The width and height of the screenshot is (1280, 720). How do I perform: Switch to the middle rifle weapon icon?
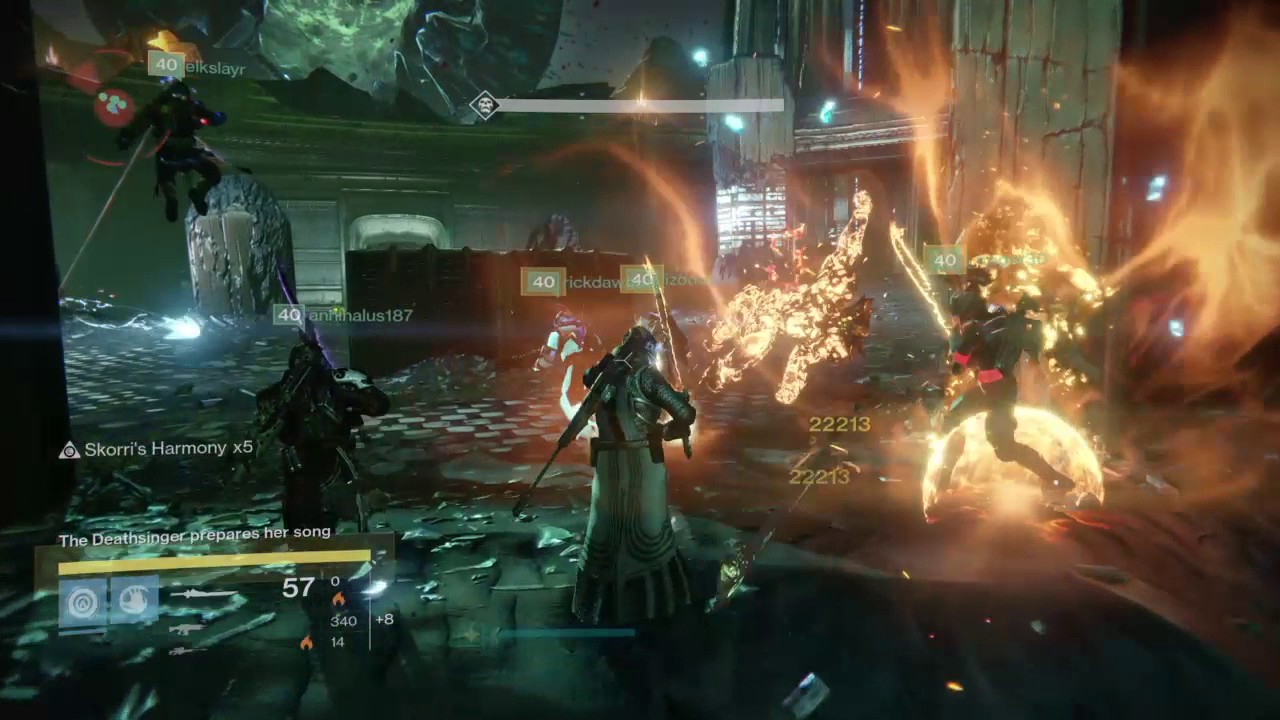coord(187,629)
